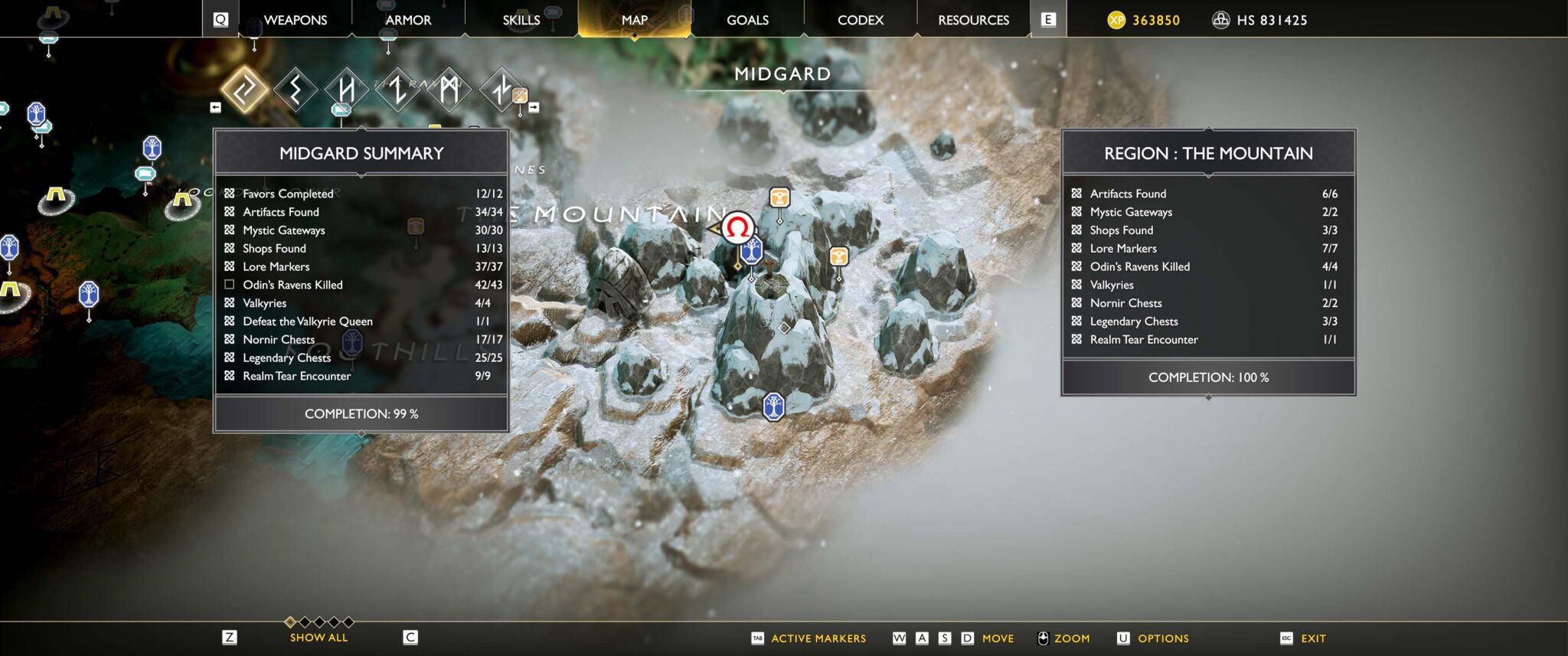This screenshot has width=1568, height=656.
Task: Switch to the Goals tab
Action: tap(746, 20)
